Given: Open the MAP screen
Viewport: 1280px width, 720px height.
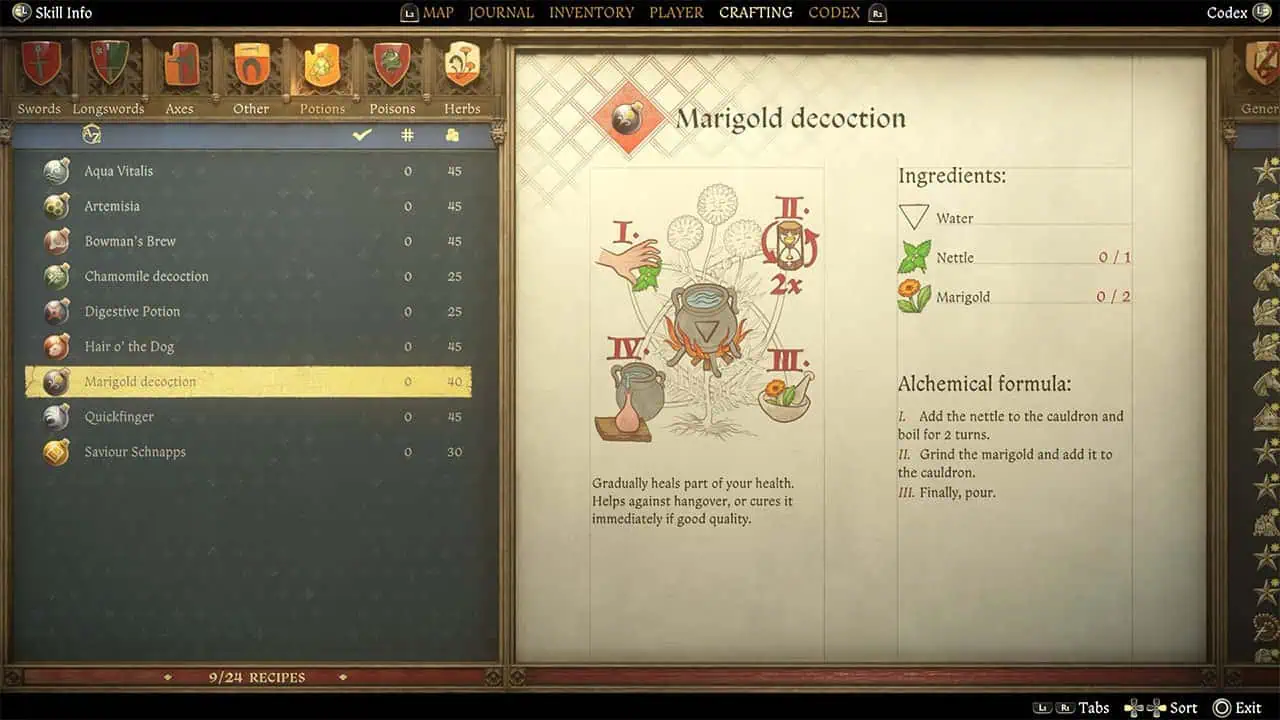Looking at the screenshot, I should click(x=438, y=13).
